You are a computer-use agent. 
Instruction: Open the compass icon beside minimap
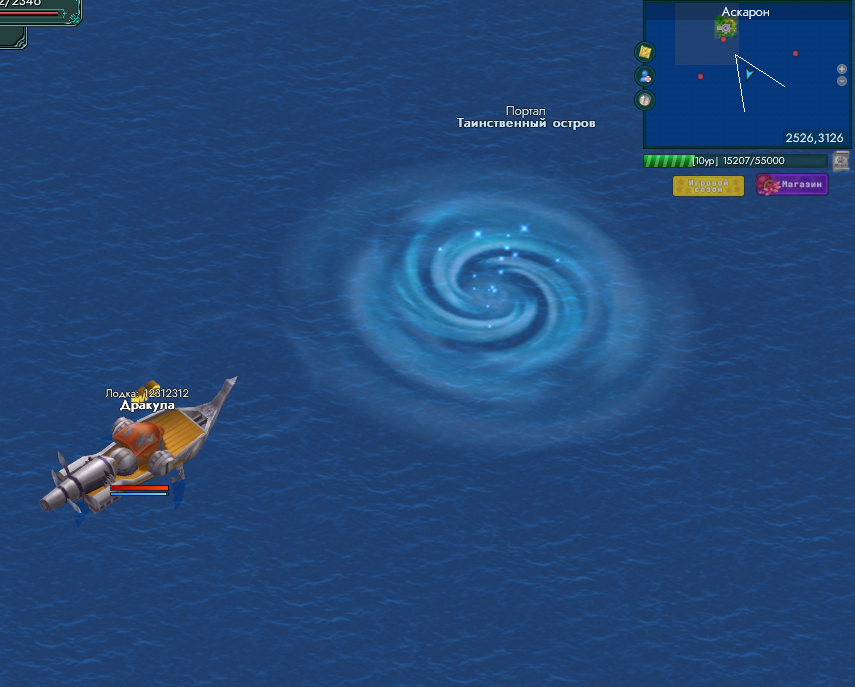pyautogui.click(x=645, y=99)
